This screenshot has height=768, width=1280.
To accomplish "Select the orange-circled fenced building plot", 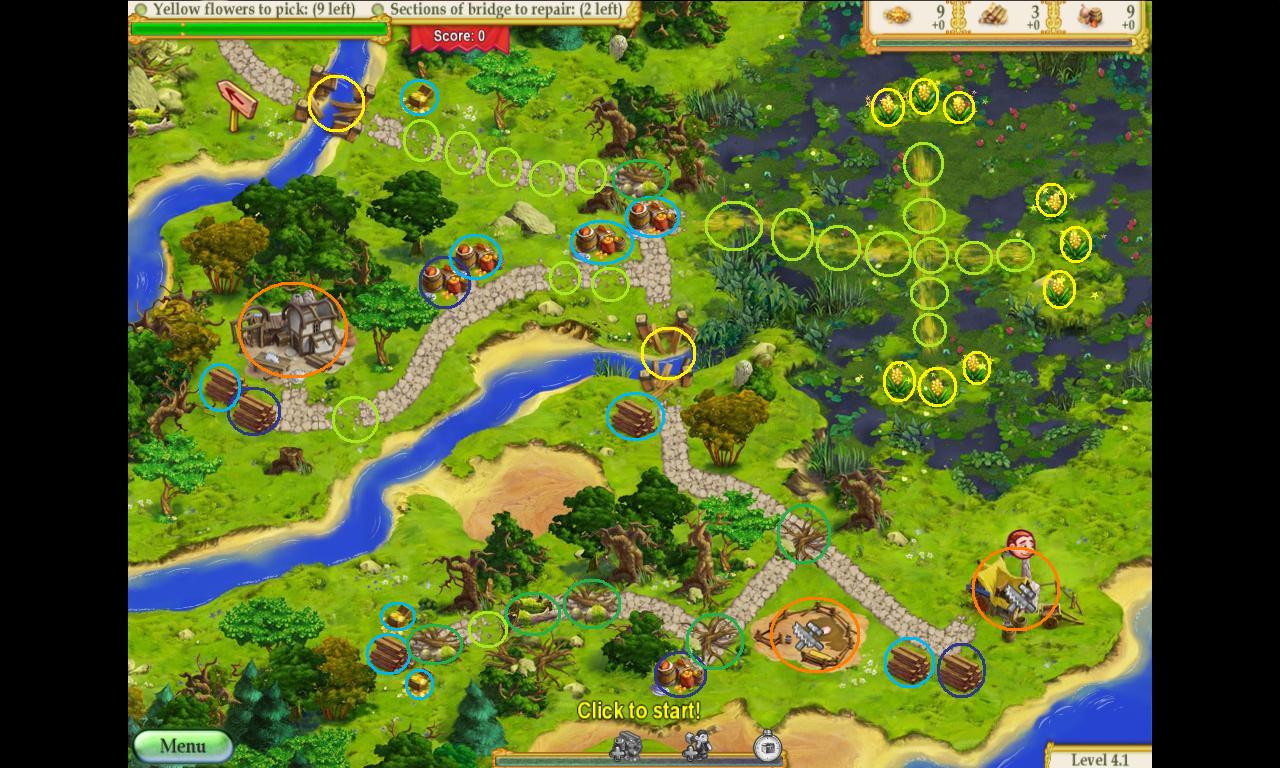I will point(815,634).
